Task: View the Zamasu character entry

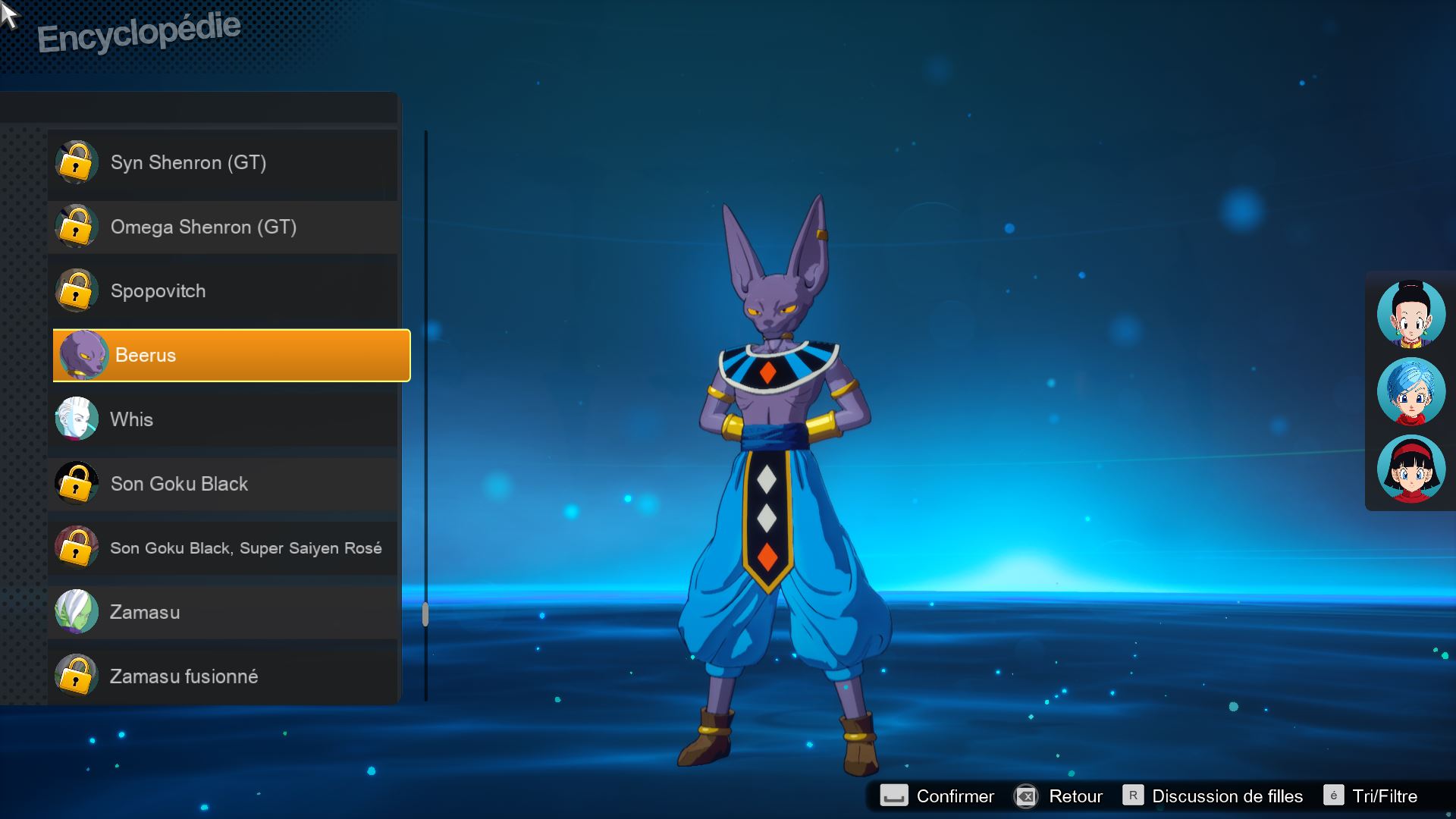Action: click(x=224, y=612)
